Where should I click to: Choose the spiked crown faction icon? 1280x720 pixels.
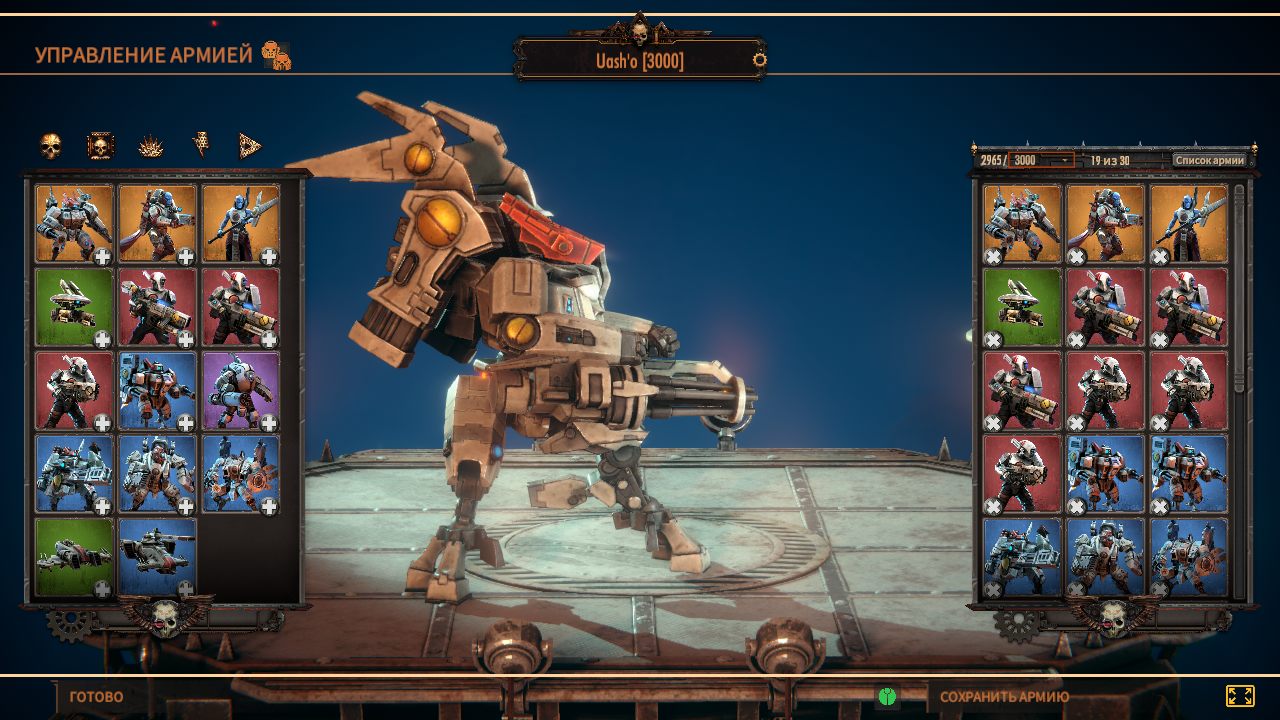(x=151, y=147)
